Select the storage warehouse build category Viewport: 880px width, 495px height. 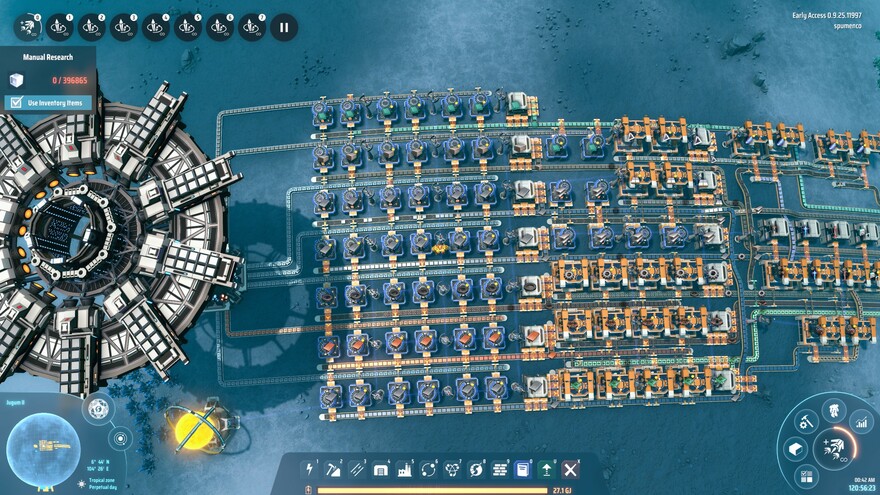click(381, 468)
